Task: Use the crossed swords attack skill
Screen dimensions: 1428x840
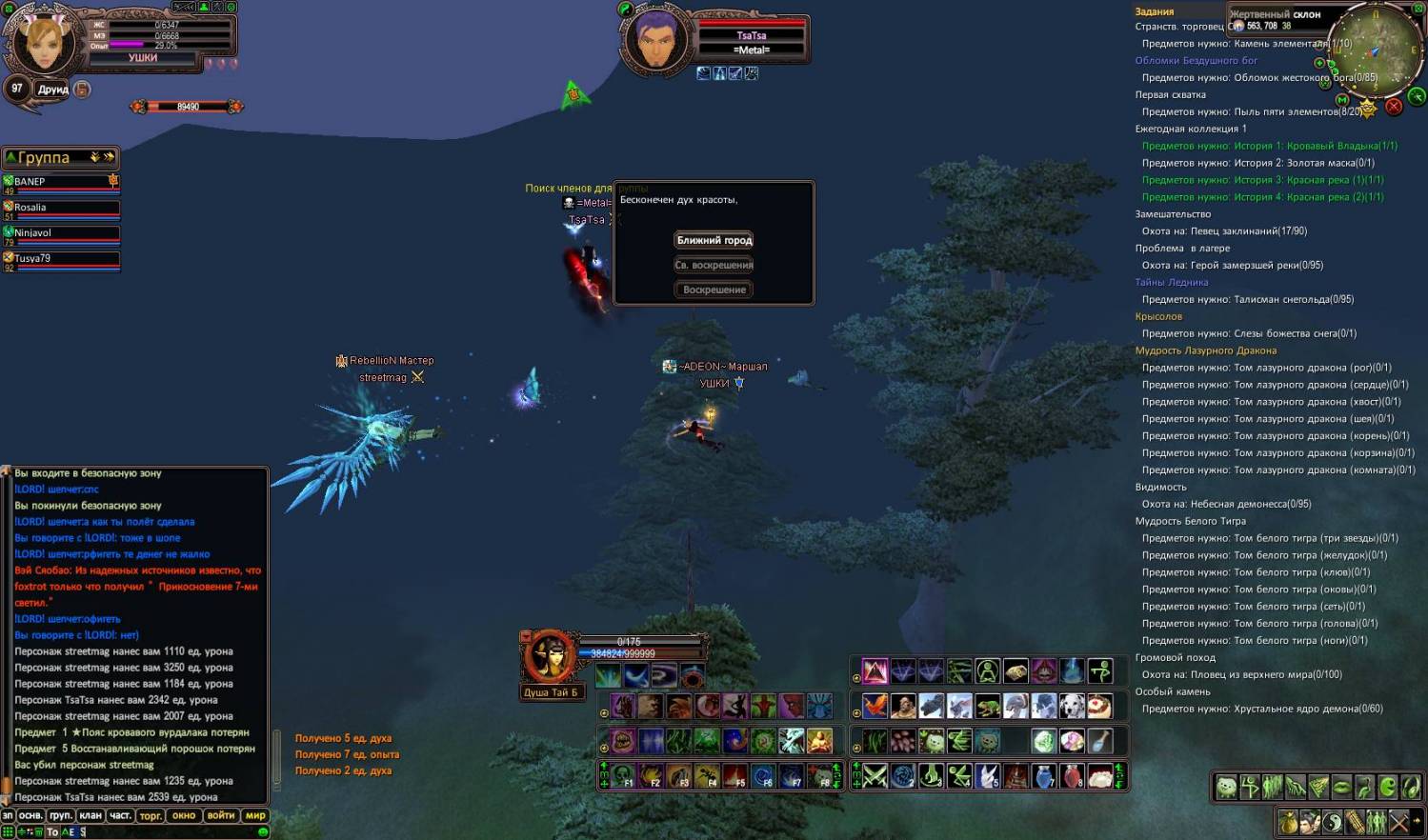Action: pyautogui.click(x=875, y=775)
